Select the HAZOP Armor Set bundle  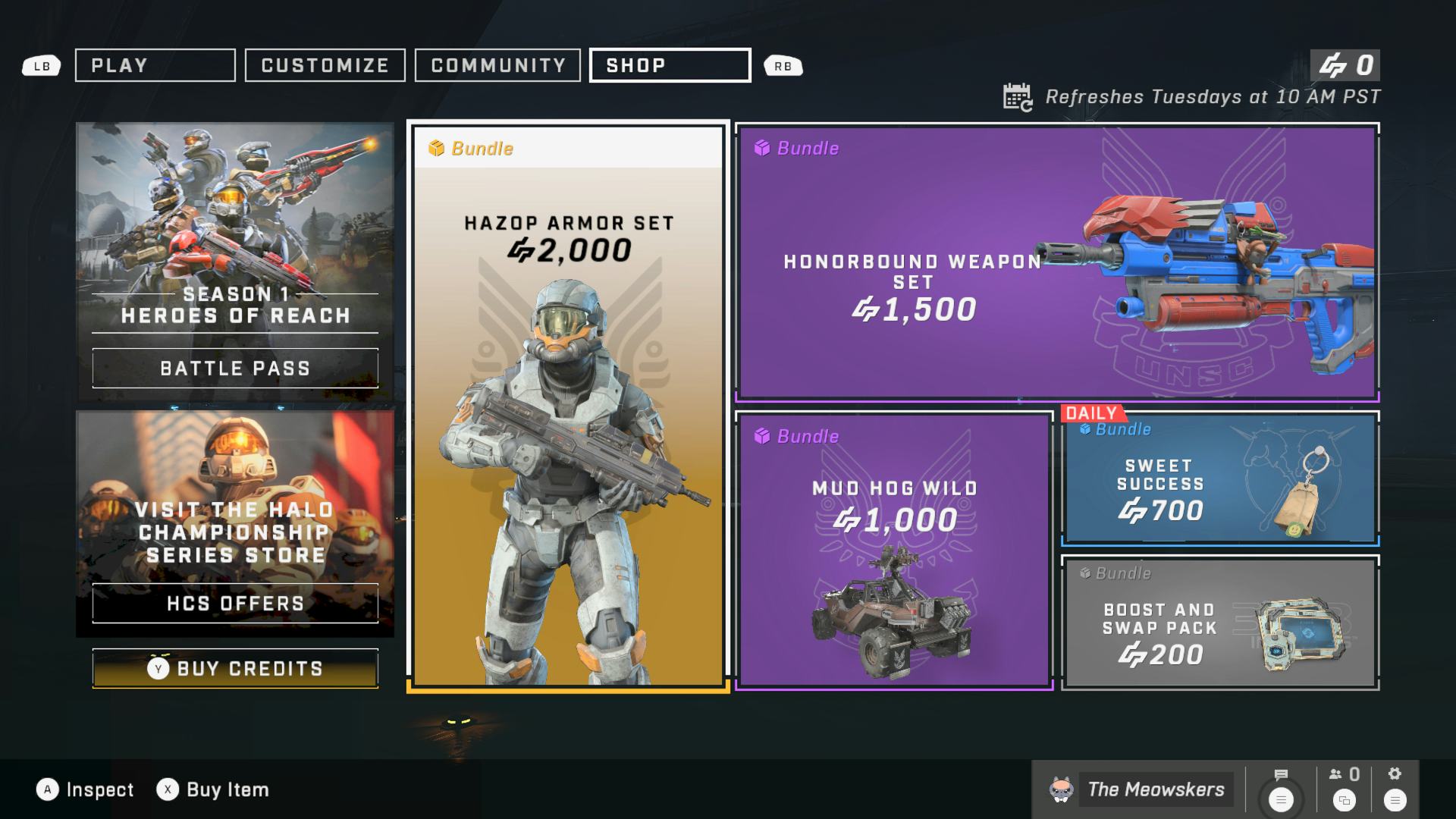568,406
